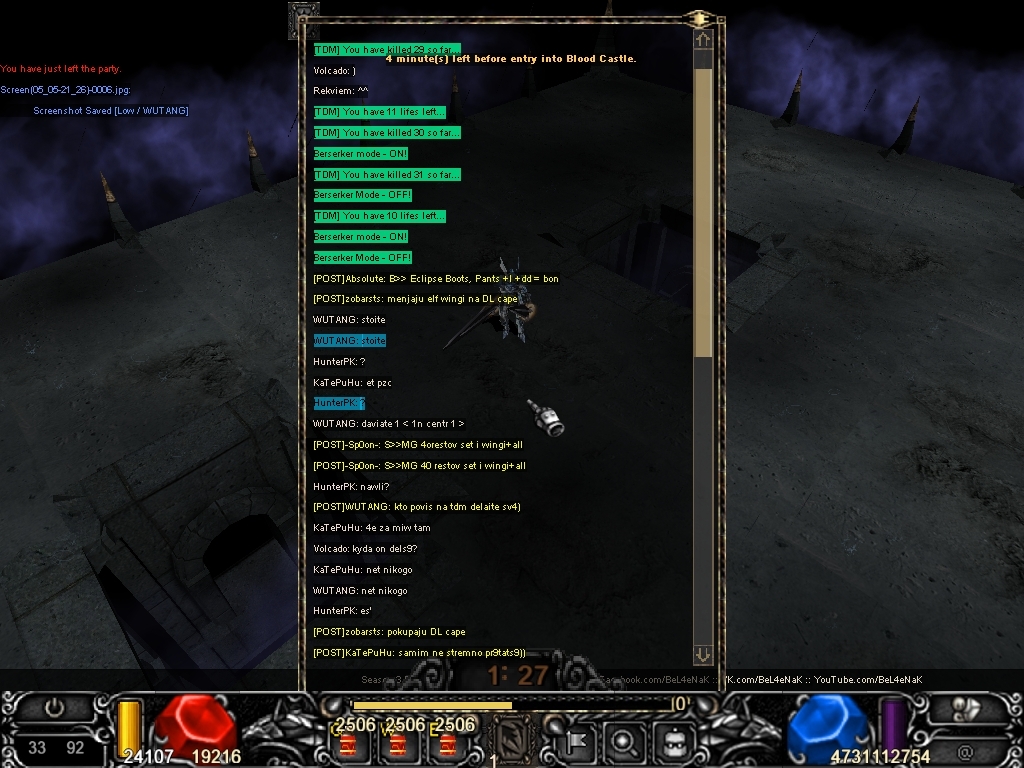Click HunterPK's highlighted chat message
Viewport: 1024px width, 768px height.
[x=339, y=403]
